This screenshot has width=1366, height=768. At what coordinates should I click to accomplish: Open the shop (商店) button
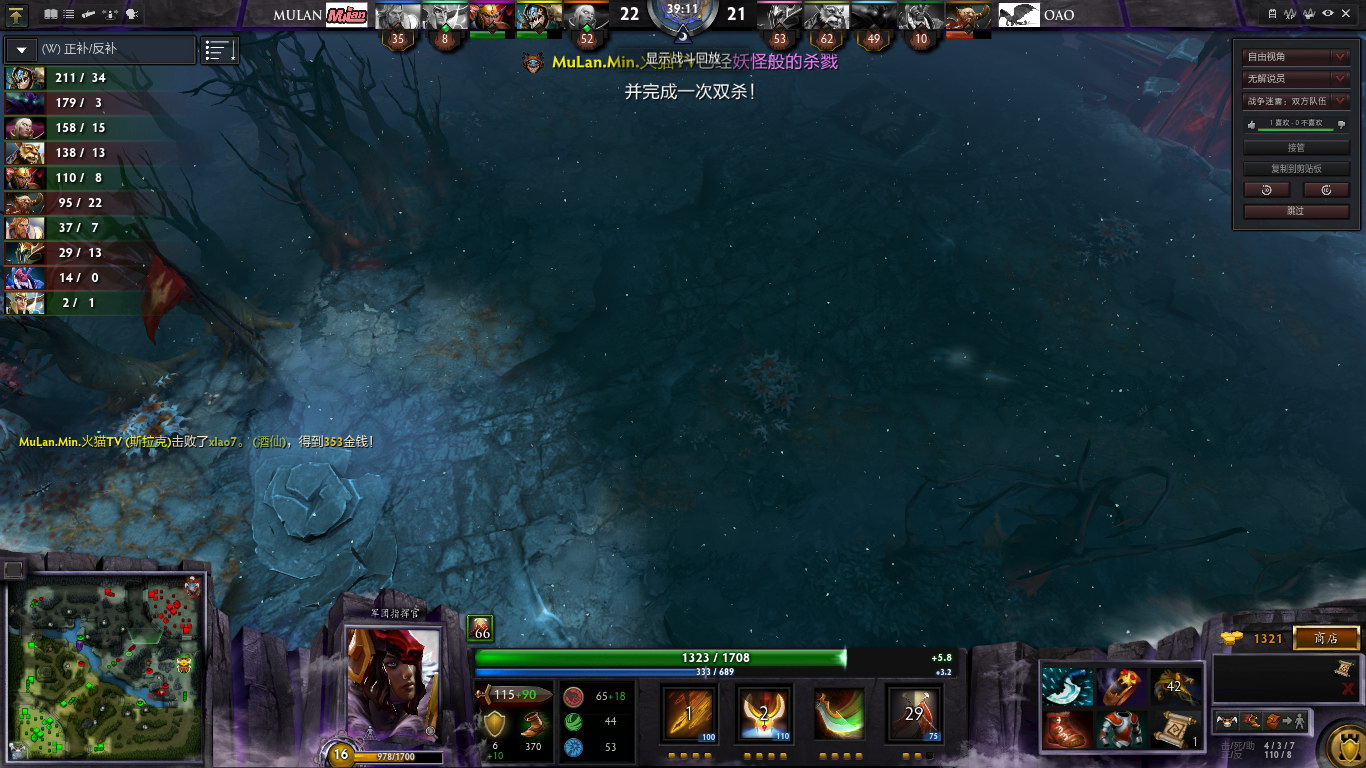click(x=1326, y=638)
